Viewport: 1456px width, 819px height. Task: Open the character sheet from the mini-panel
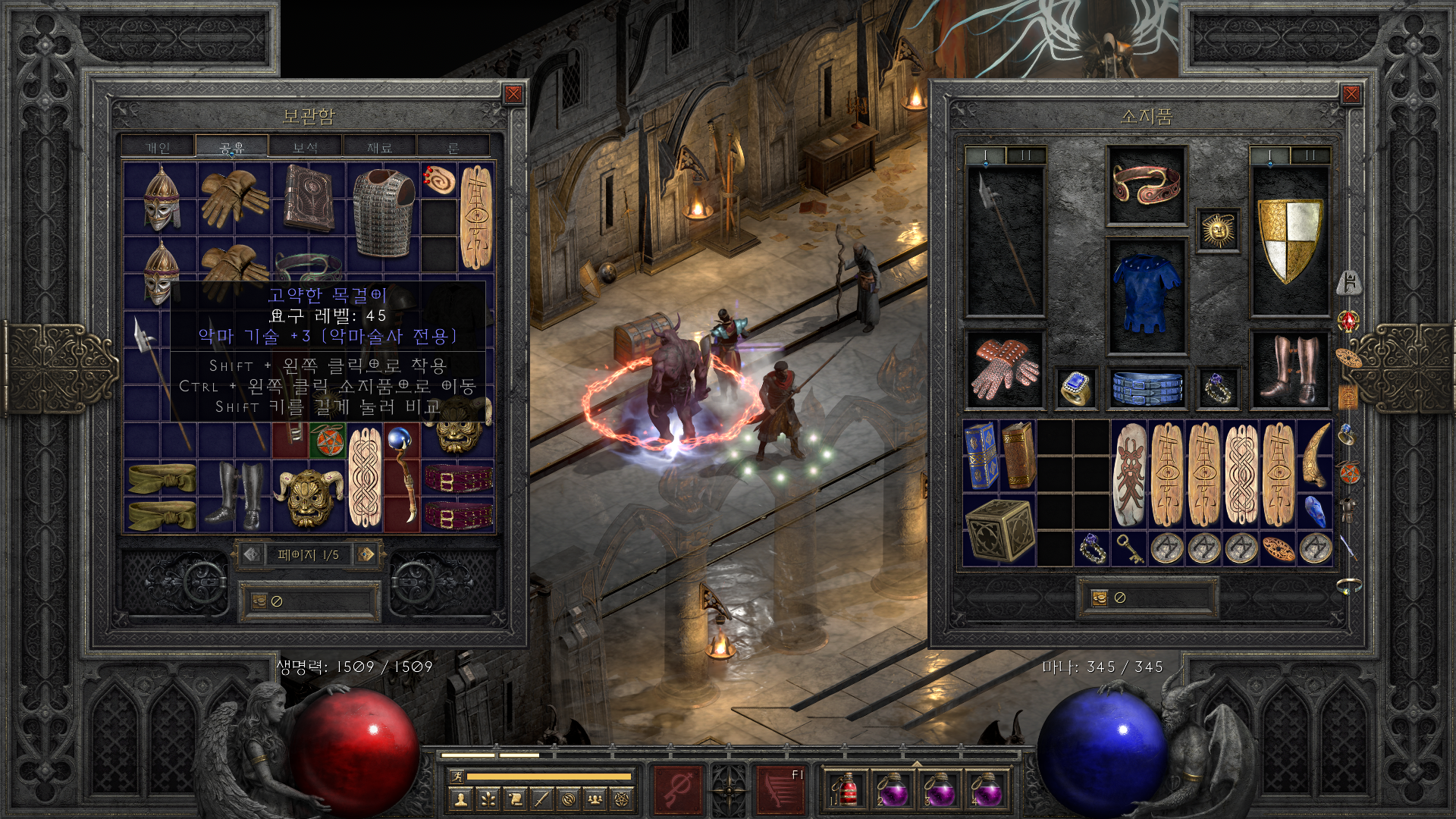tap(460, 799)
